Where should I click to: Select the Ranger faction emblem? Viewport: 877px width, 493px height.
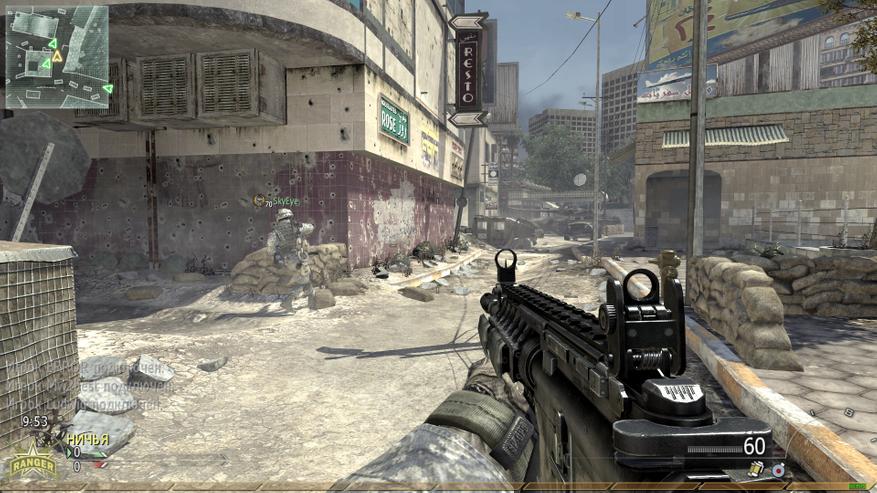[x=33, y=463]
